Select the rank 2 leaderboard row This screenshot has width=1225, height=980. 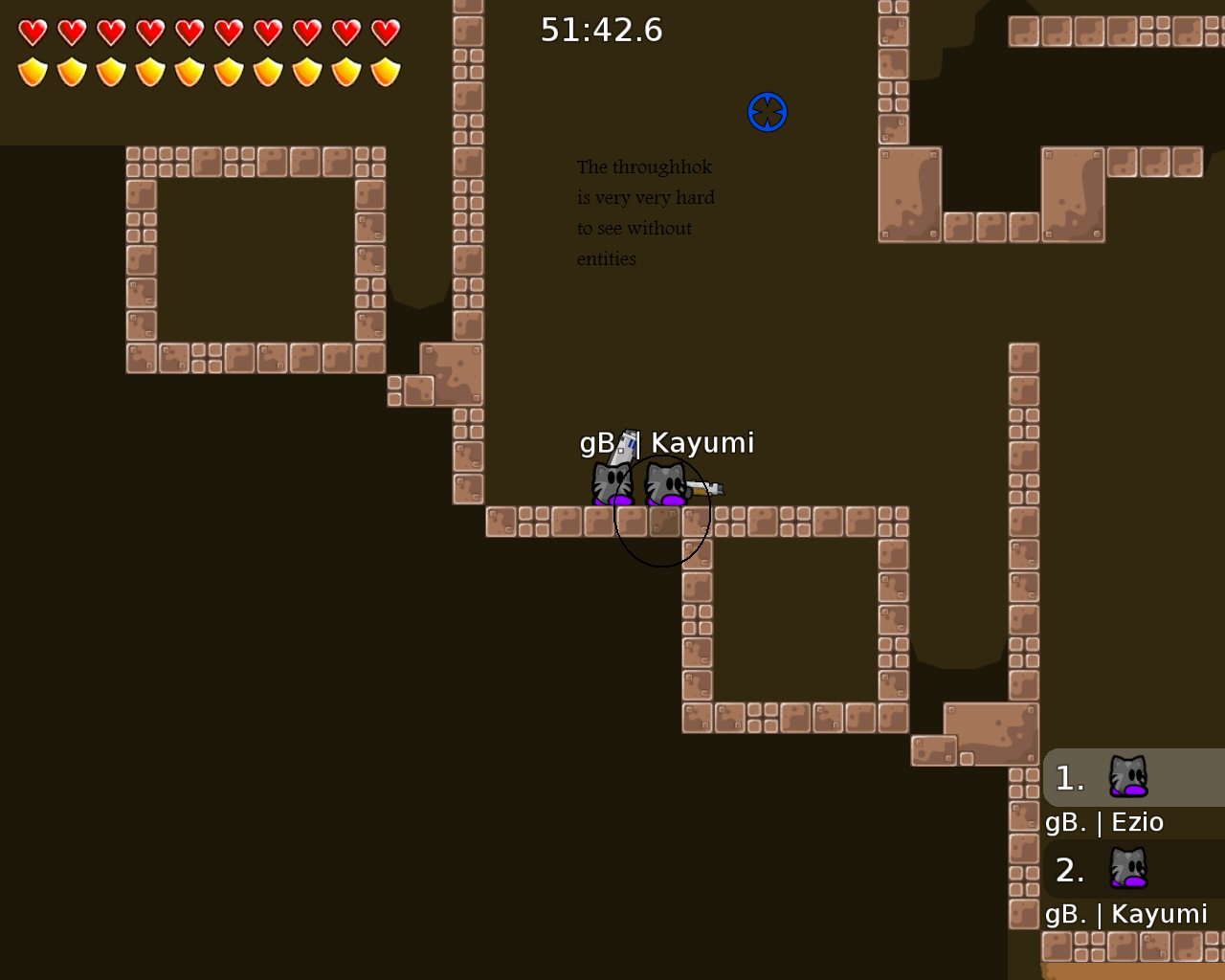point(1134,870)
